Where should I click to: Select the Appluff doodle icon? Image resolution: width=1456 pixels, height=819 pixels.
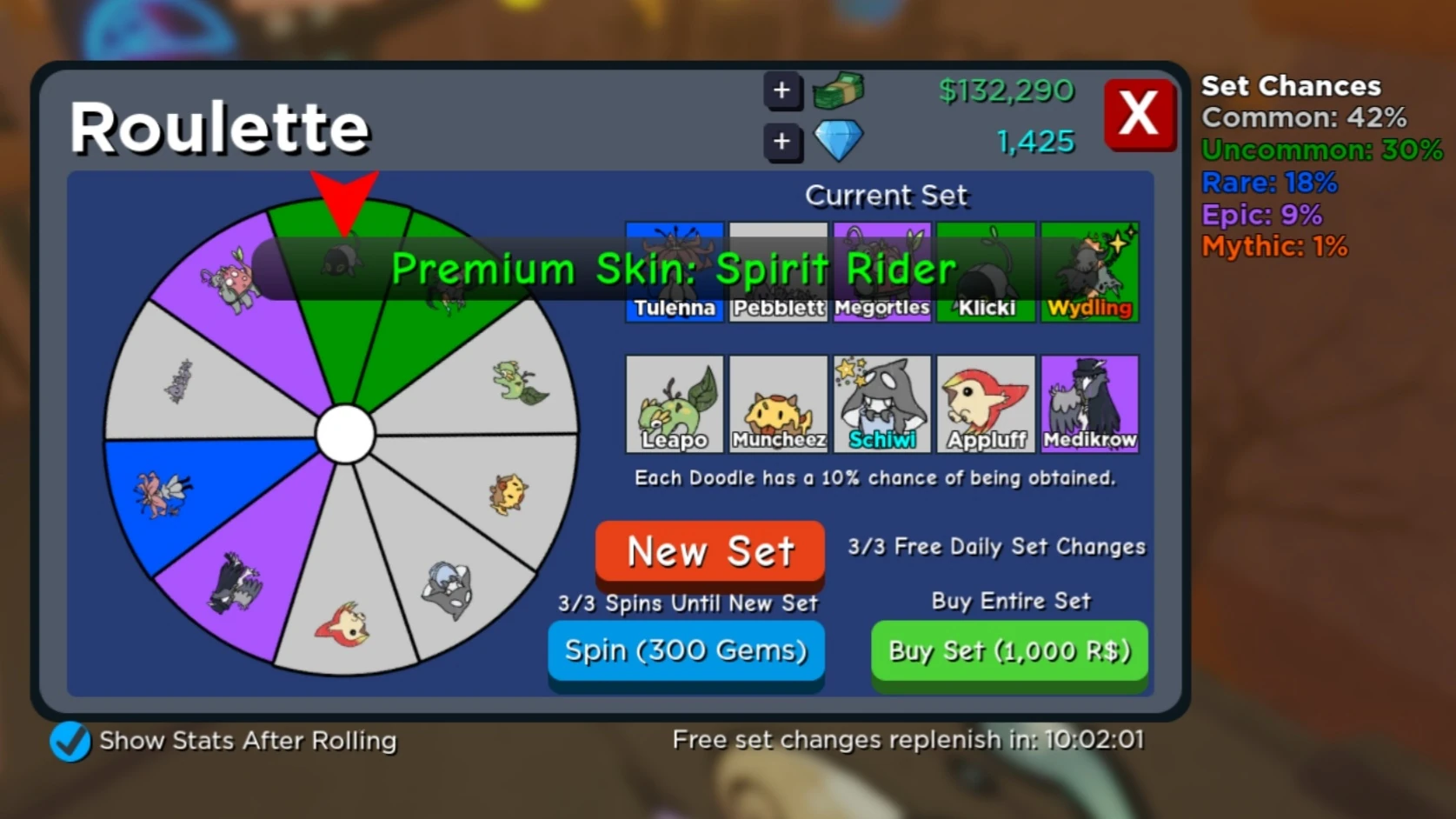tap(986, 403)
